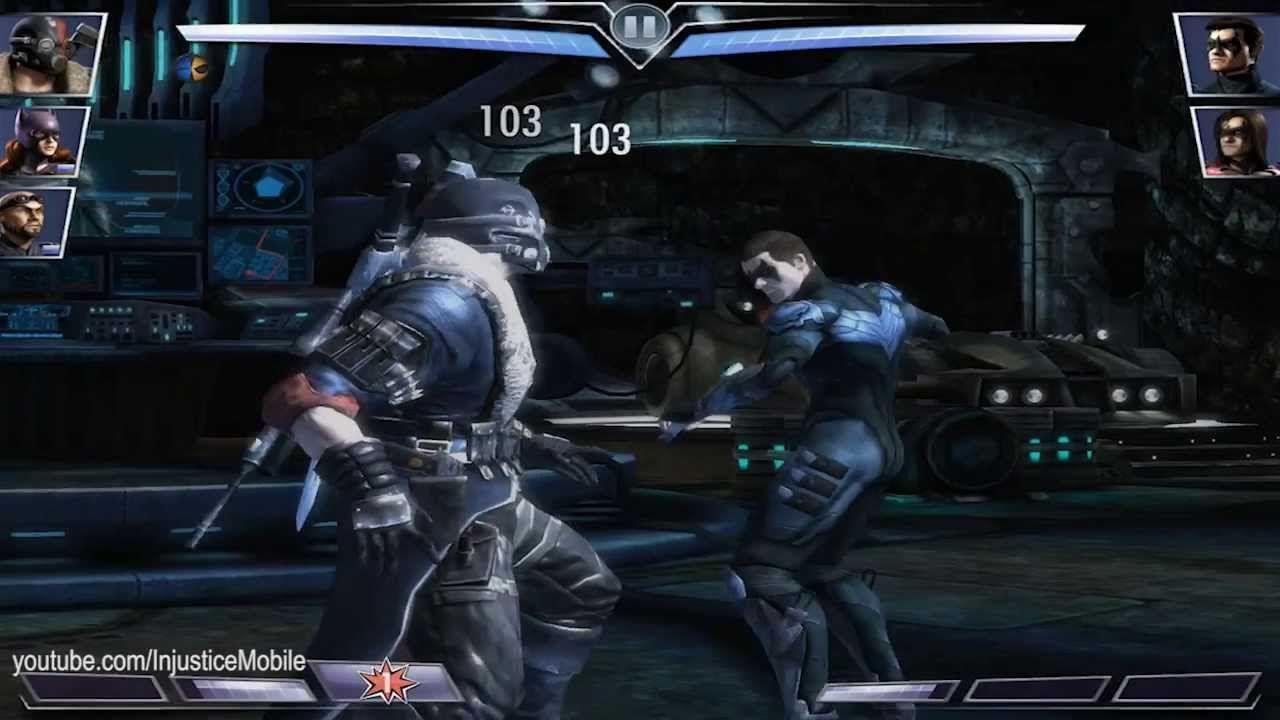This screenshot has height=720, width=1280.
Task: Tap the left combo counter showing 103
Action: coord(512,122)
